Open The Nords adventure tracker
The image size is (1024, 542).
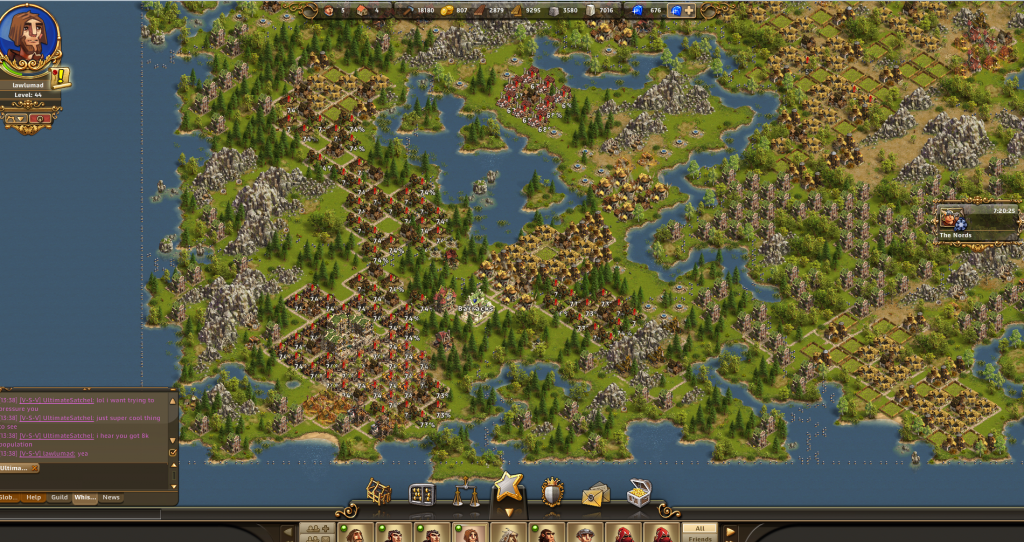tap(976, 221)
